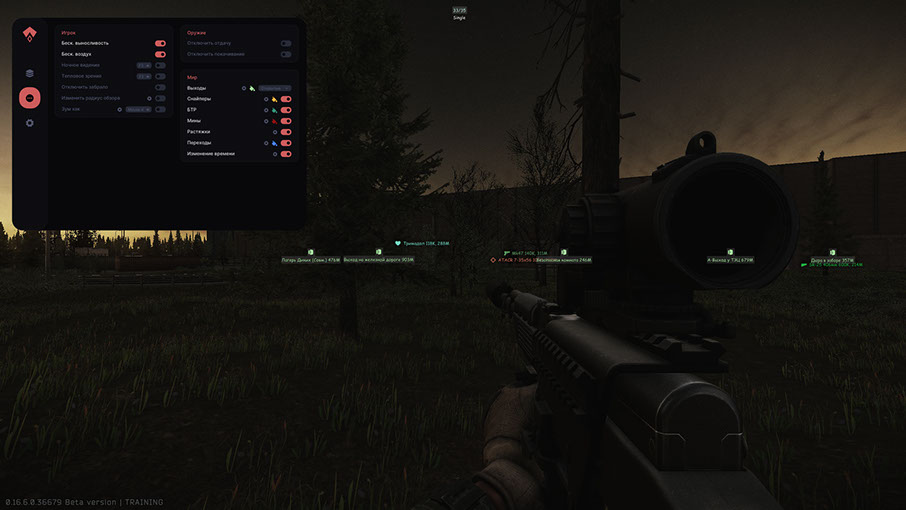The width and height of the screenshot is (906, 510).
Task: Turn on Отключить забрало switch
Action: (x=160, y=87)
